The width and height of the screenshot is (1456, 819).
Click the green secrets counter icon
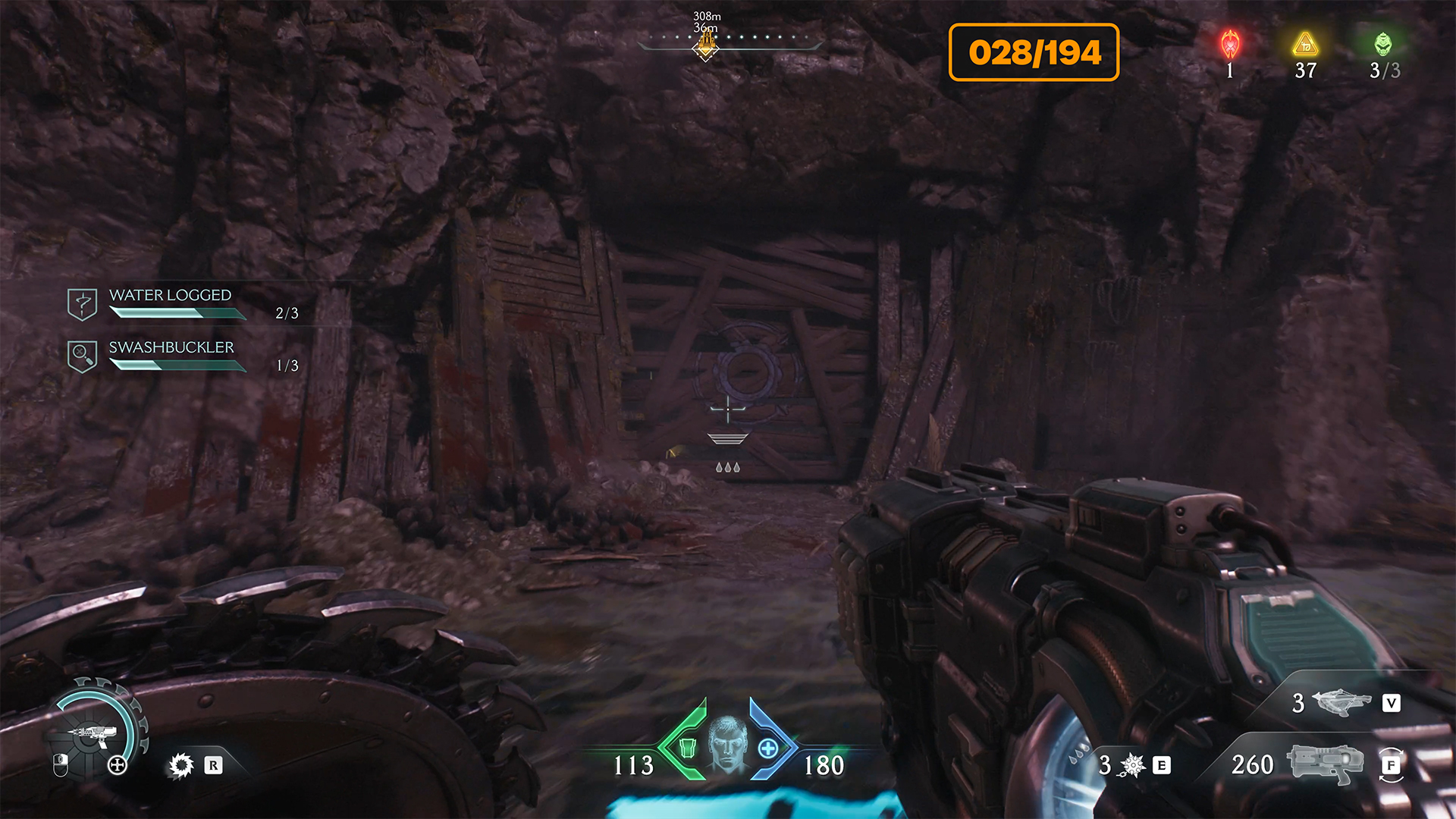point(1383,45)
